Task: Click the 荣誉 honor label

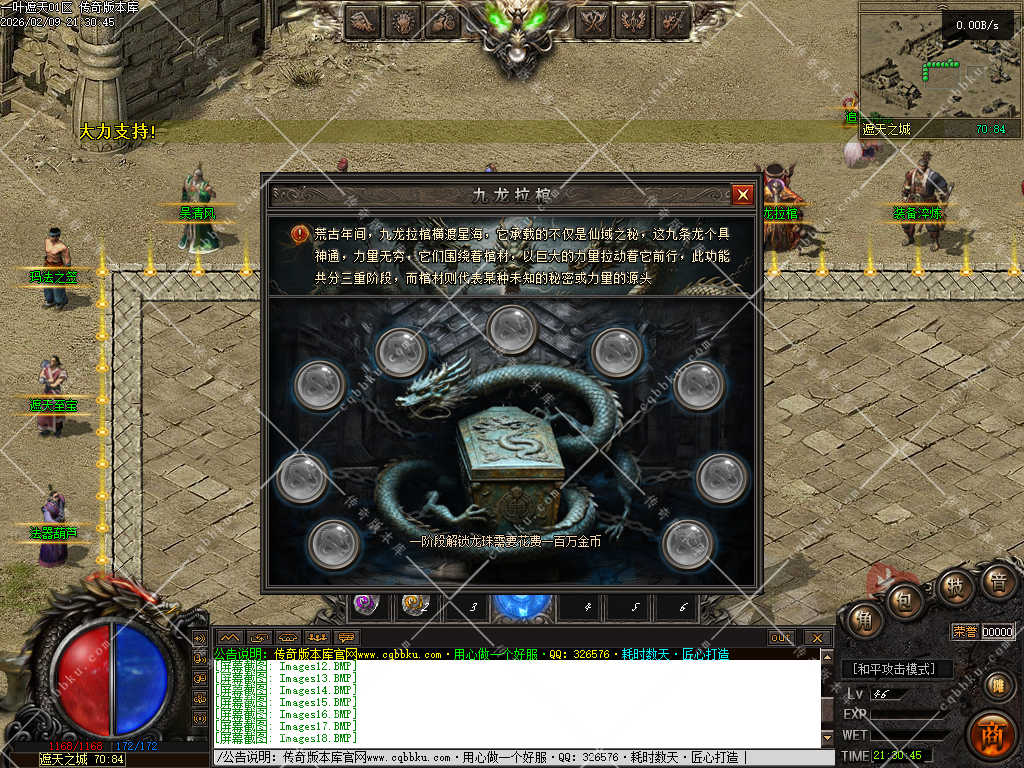Action: click(964, 631)
